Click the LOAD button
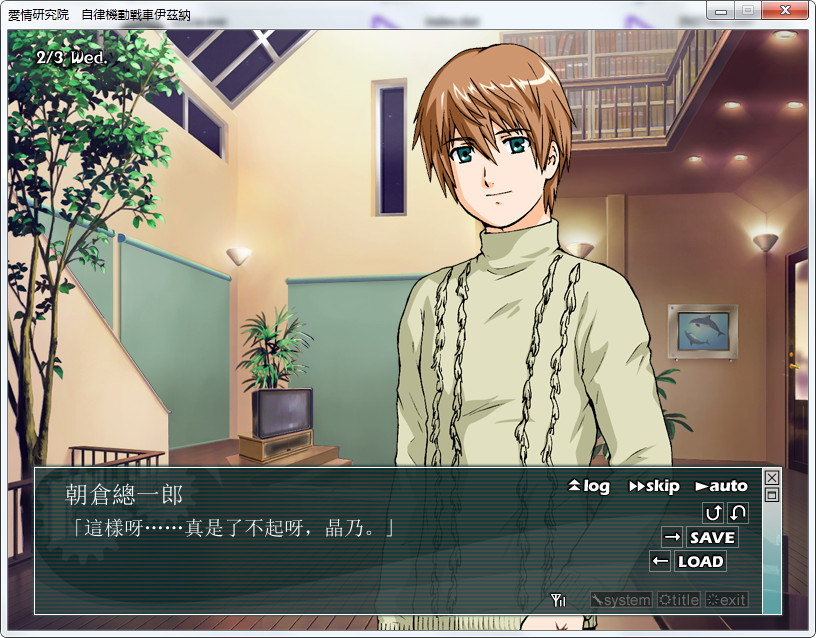 click(x=700, y=561)
